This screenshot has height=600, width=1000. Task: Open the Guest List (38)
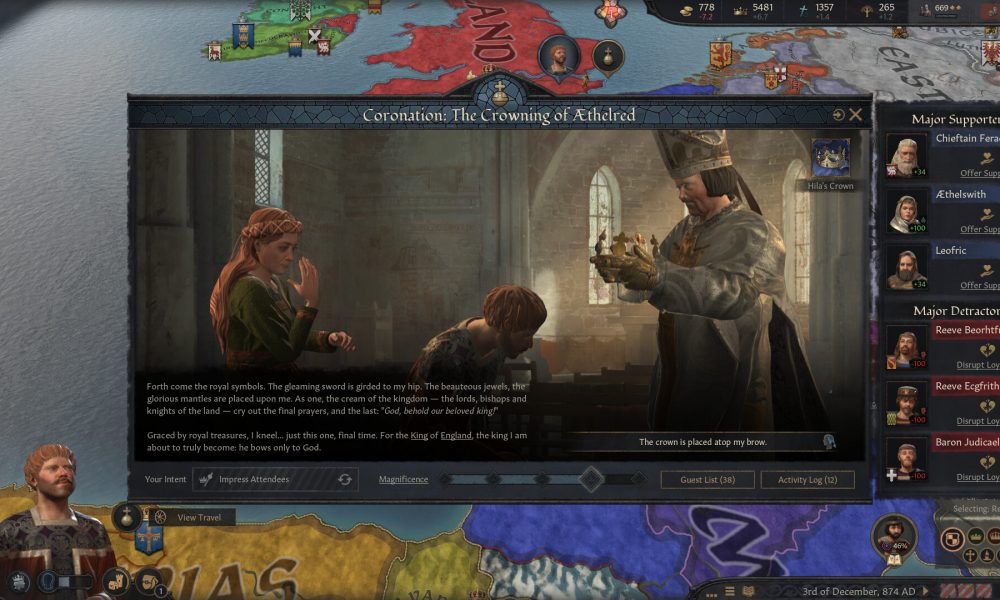pos(707,480)
